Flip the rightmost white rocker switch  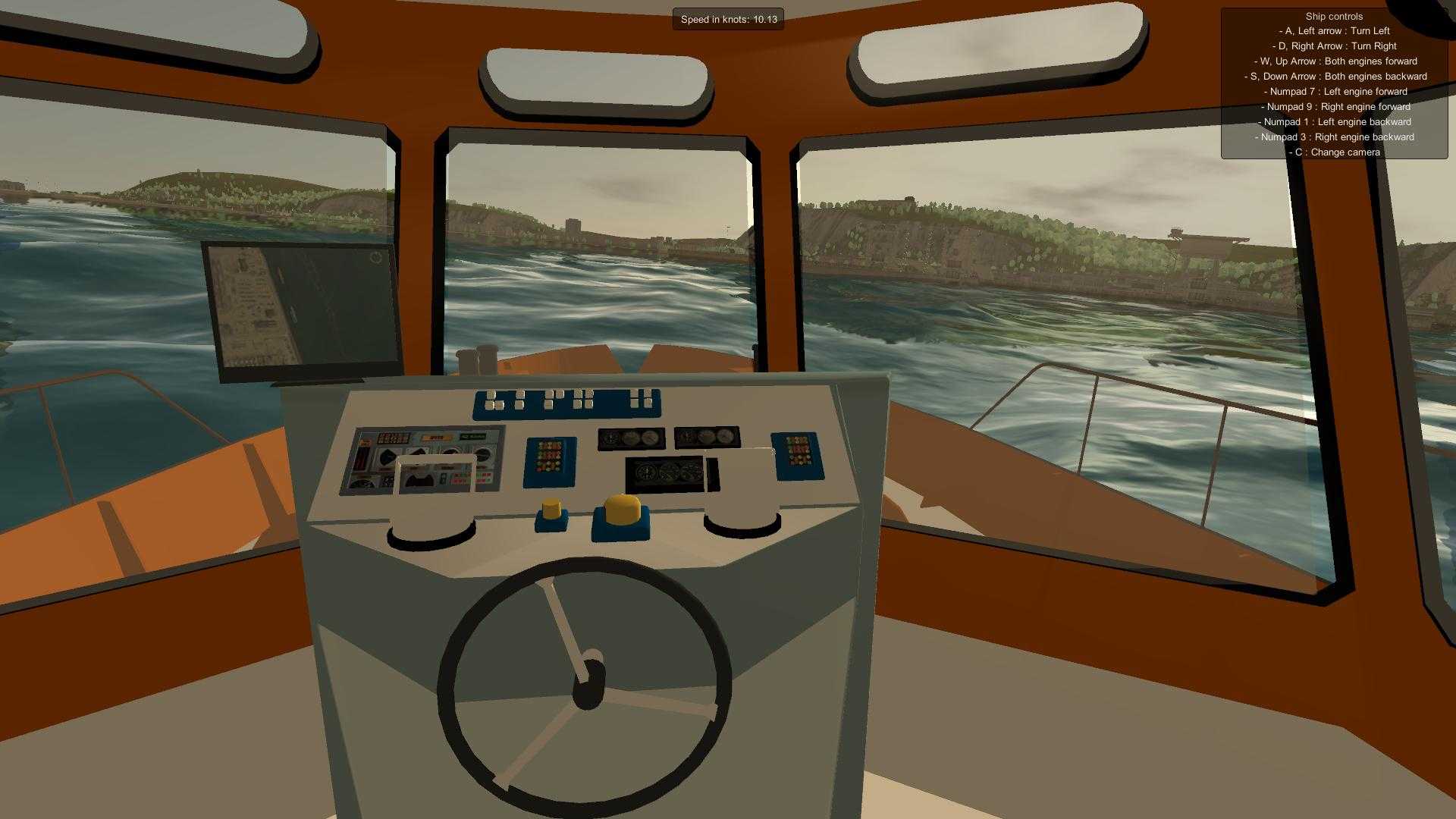coord(646,397)
